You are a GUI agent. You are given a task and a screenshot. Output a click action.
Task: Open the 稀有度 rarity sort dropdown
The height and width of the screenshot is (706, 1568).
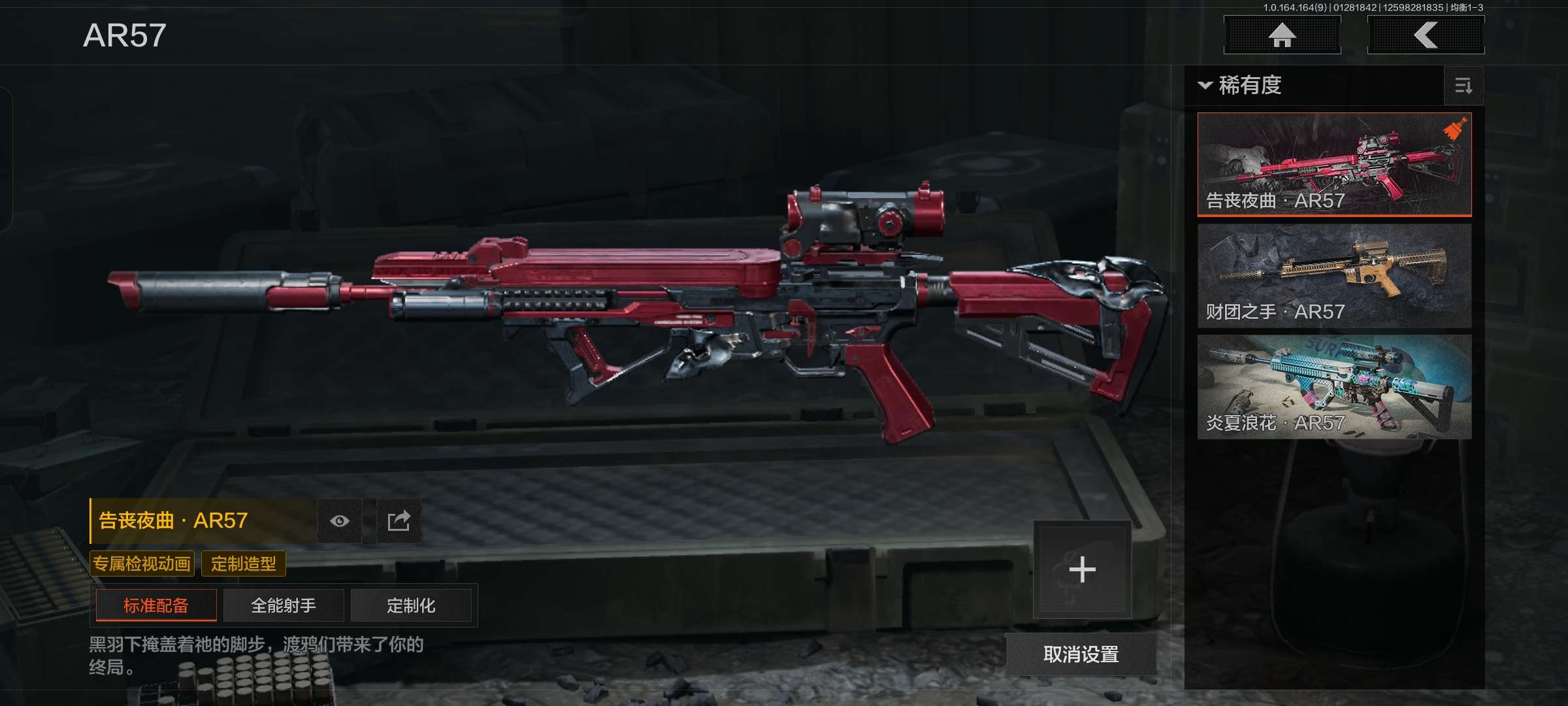[1241, 86]
